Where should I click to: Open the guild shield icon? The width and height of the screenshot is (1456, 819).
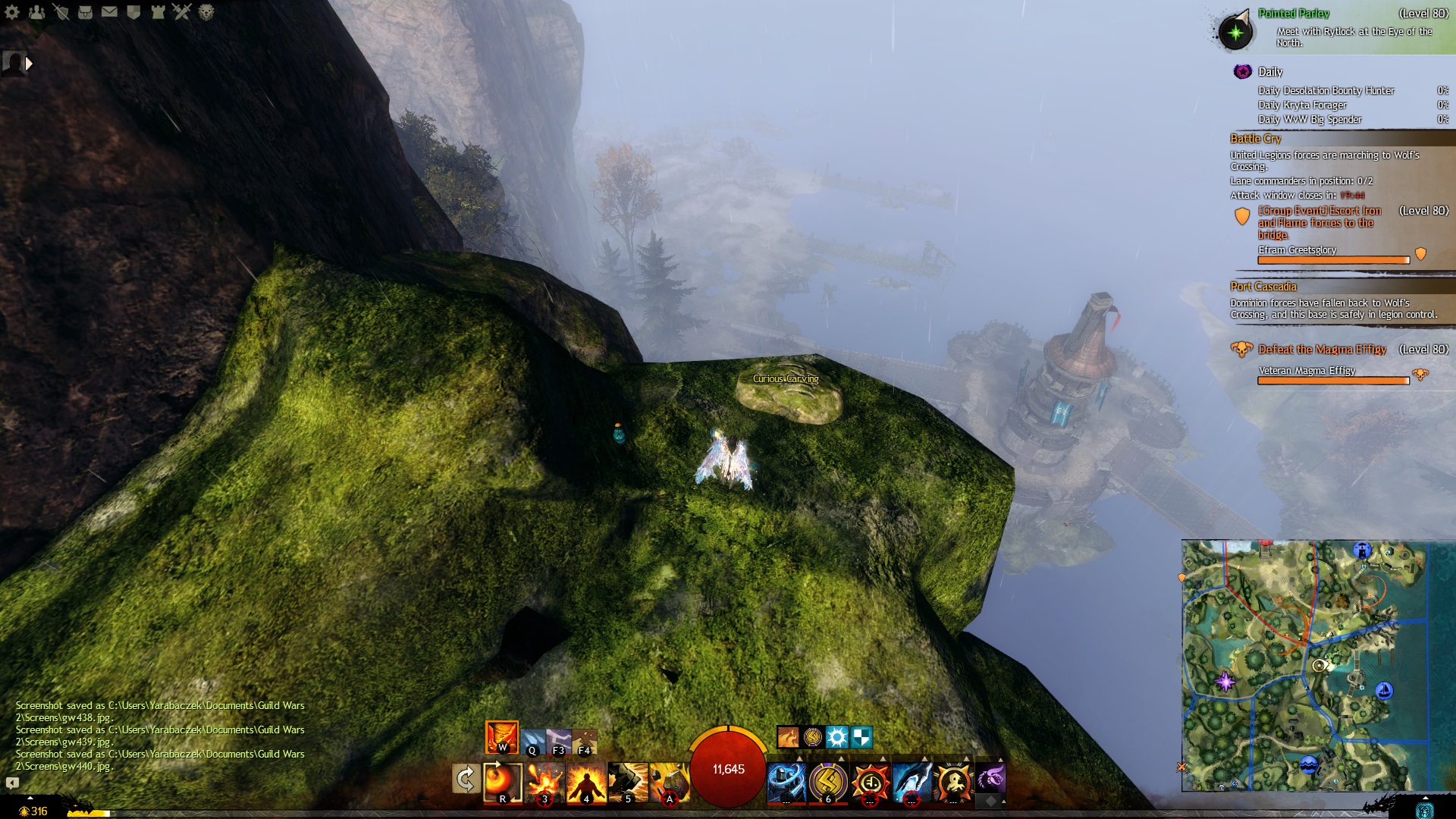click(x=133, y=11)
